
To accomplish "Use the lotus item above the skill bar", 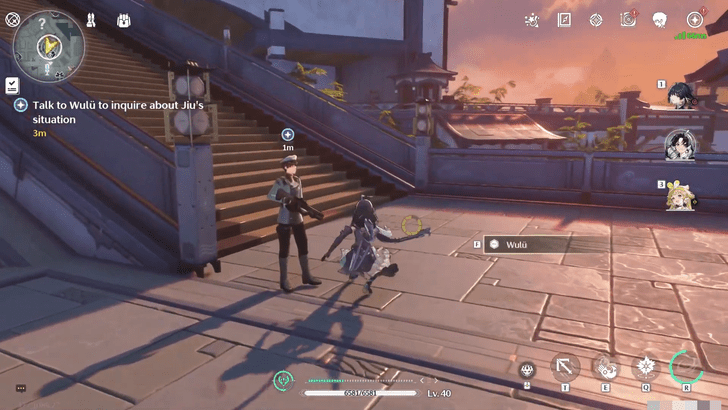I will pos(527,371).
